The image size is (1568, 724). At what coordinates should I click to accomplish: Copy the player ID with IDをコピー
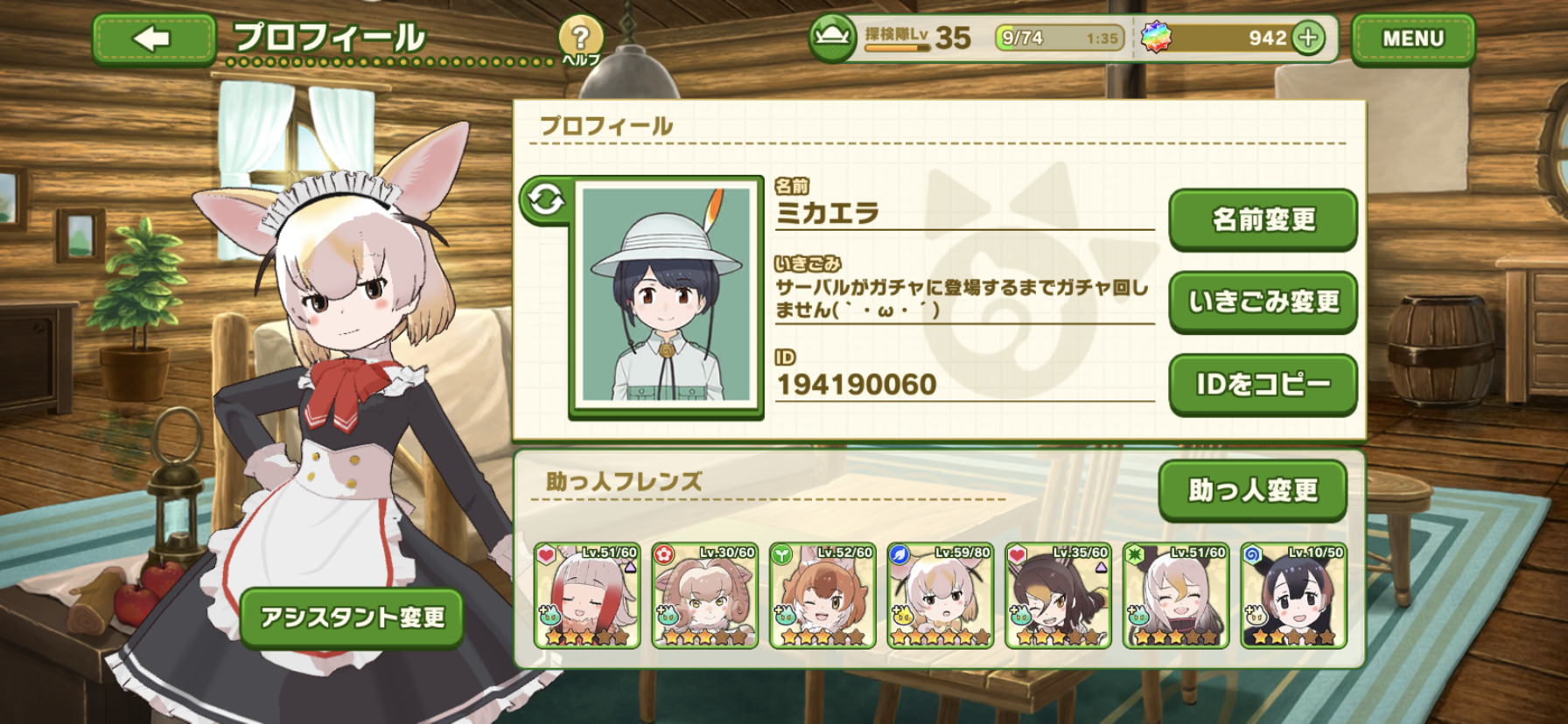(x=1263, y=384)
